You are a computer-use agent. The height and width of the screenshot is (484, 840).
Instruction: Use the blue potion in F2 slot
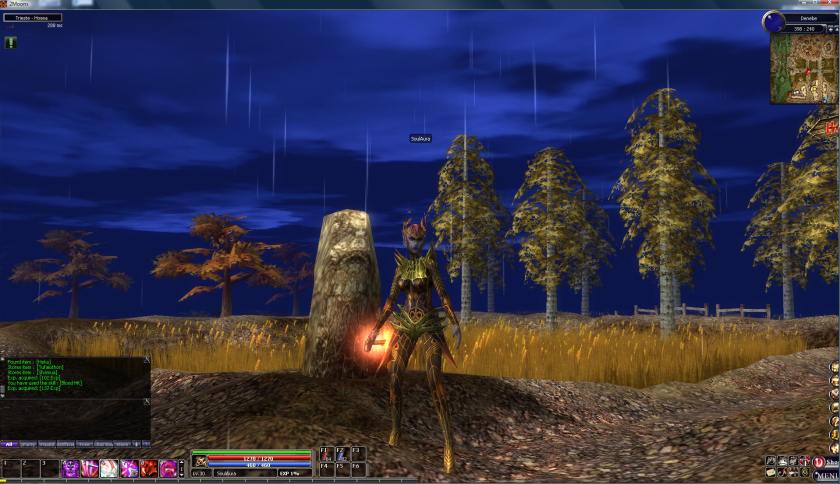click(340, 453)
